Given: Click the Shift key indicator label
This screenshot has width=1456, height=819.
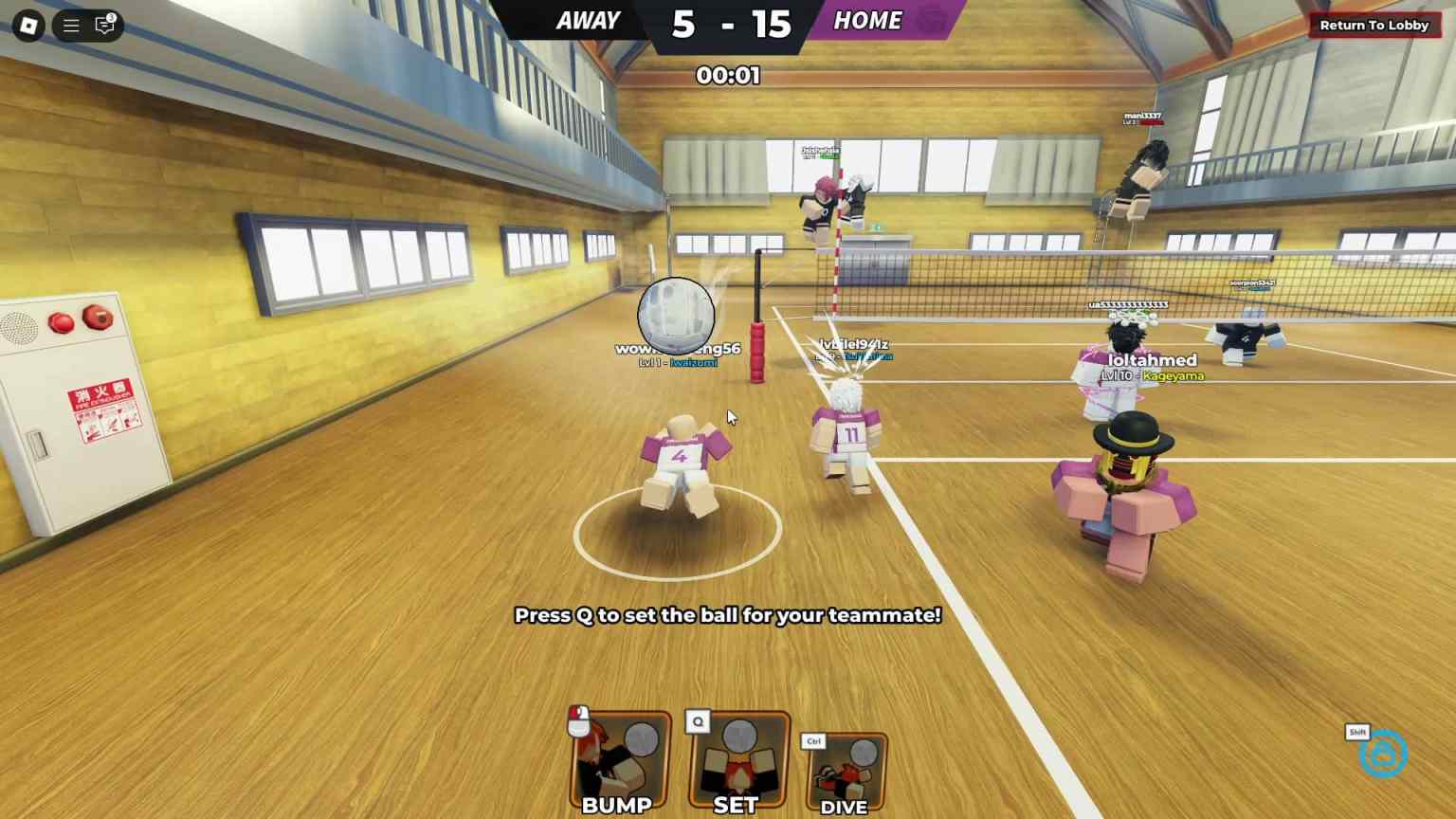Looking at the screenshot, I should click(x=1356, y=732).
